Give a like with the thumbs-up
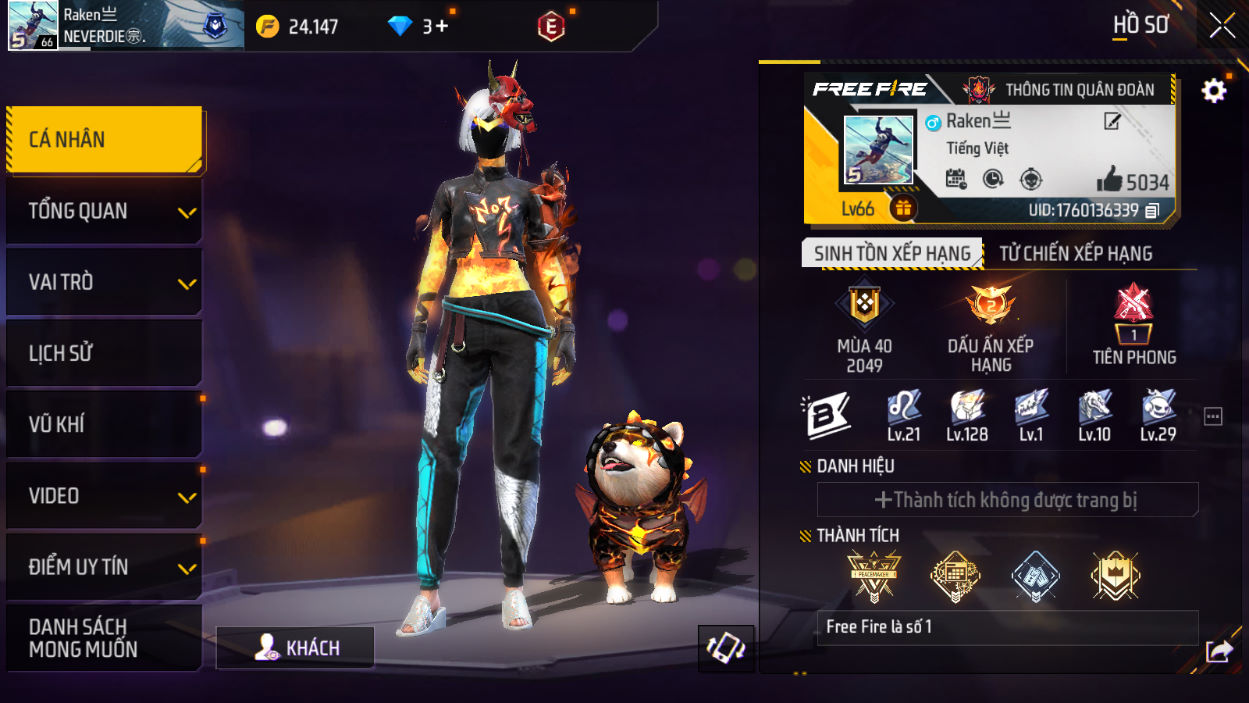The image size is (1249, 703). tap(1110, 181)
